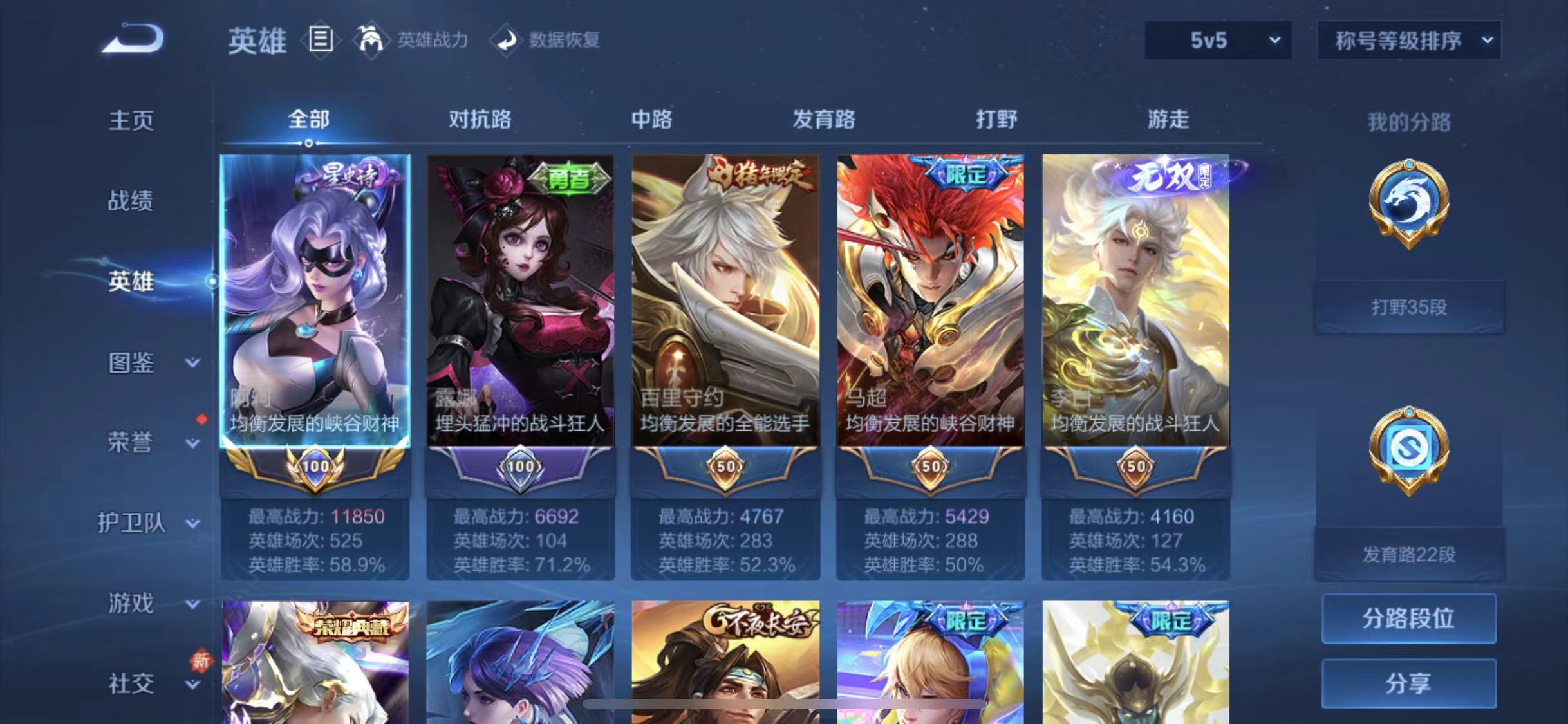Click the 数据恢复 restore icon
Image resolution: width=1568 pixels, height=724 pixels.
point(508,40)
